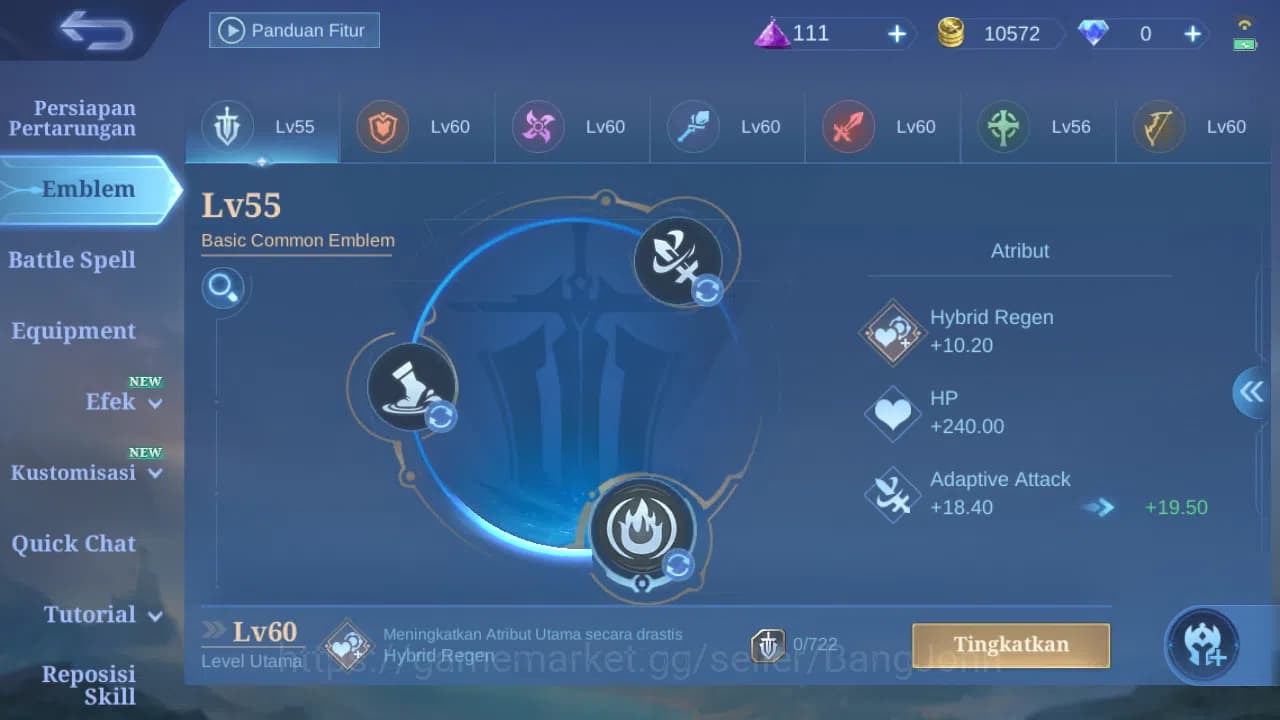Expand the Efek sidebar section
Screen dimensions: 1280x720
(x=111, y=402)
